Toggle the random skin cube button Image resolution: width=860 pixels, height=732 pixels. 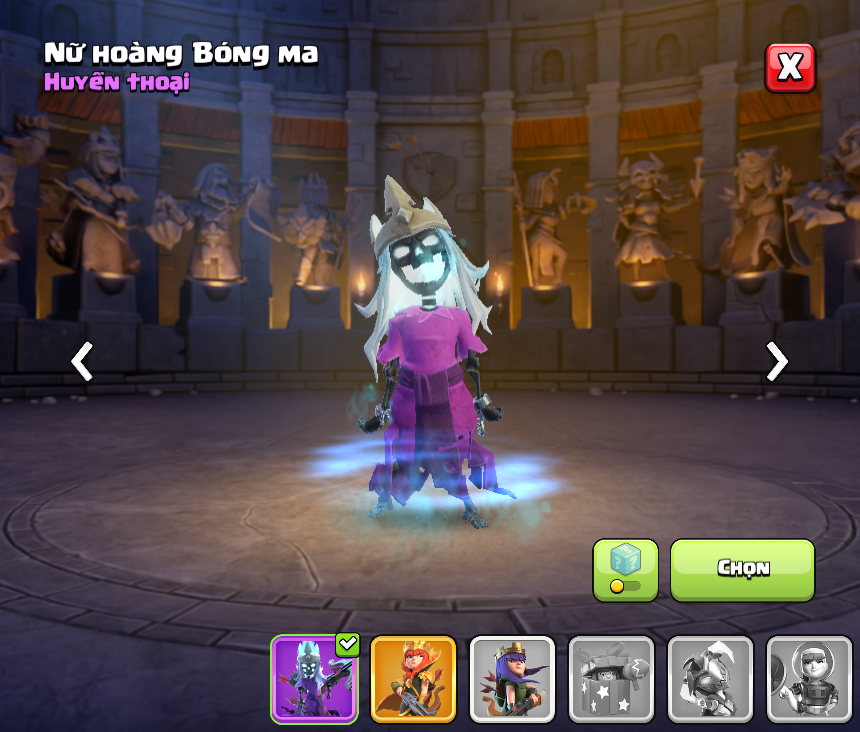coord(625,570)
